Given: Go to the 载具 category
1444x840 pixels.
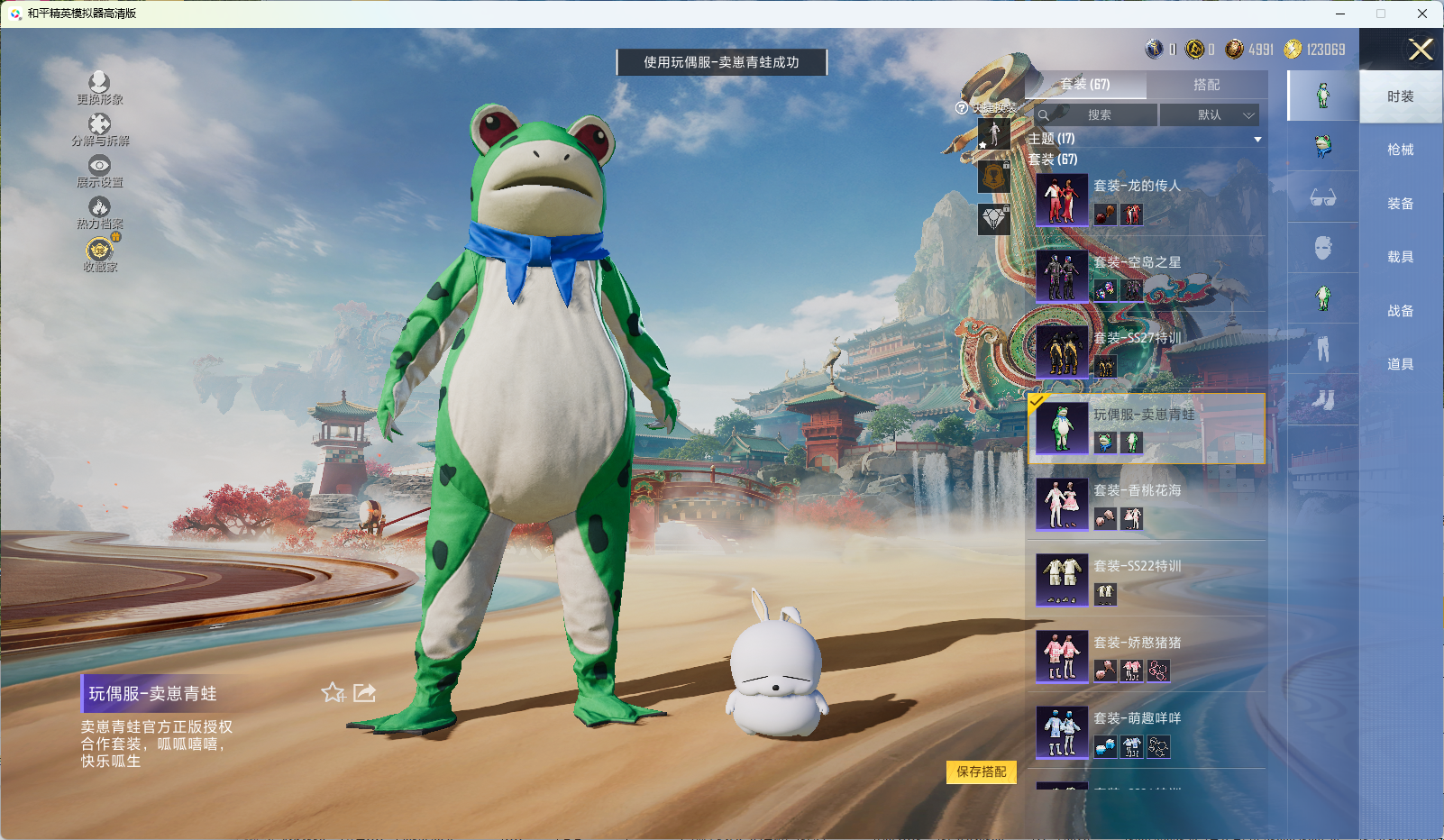Looking at the screenshot, I should 1400,257.
